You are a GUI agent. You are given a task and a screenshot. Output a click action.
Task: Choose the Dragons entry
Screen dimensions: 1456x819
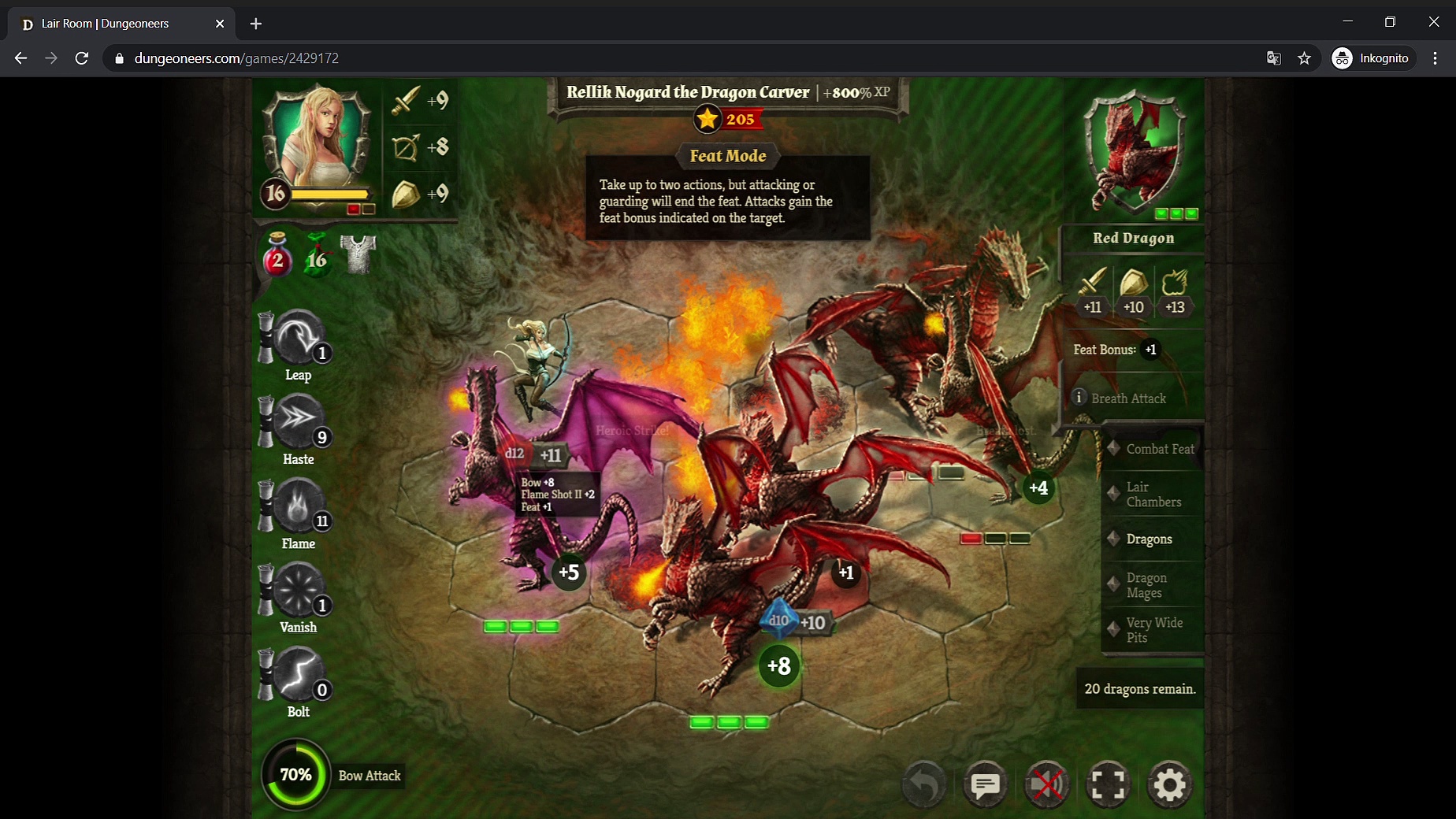[x=1149, y=539]
